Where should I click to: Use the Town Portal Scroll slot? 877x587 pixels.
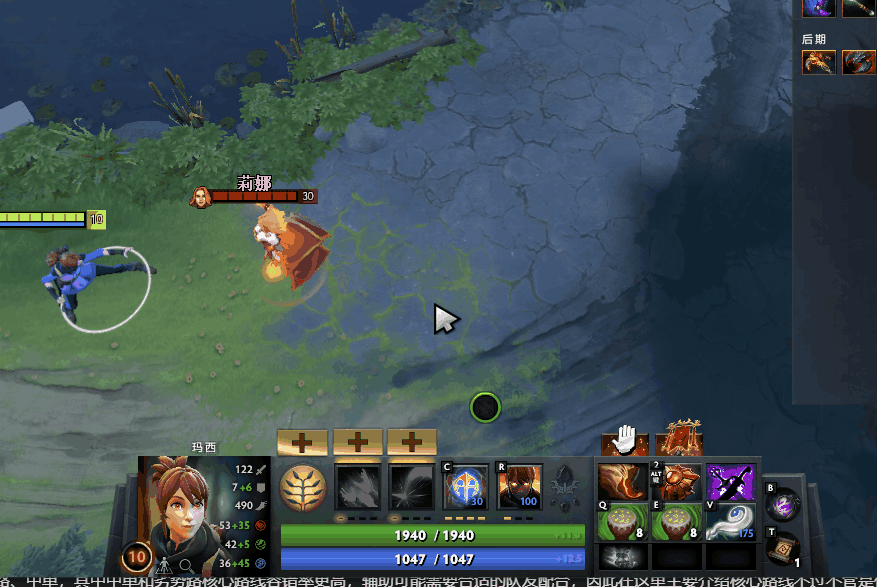(784, 548)
